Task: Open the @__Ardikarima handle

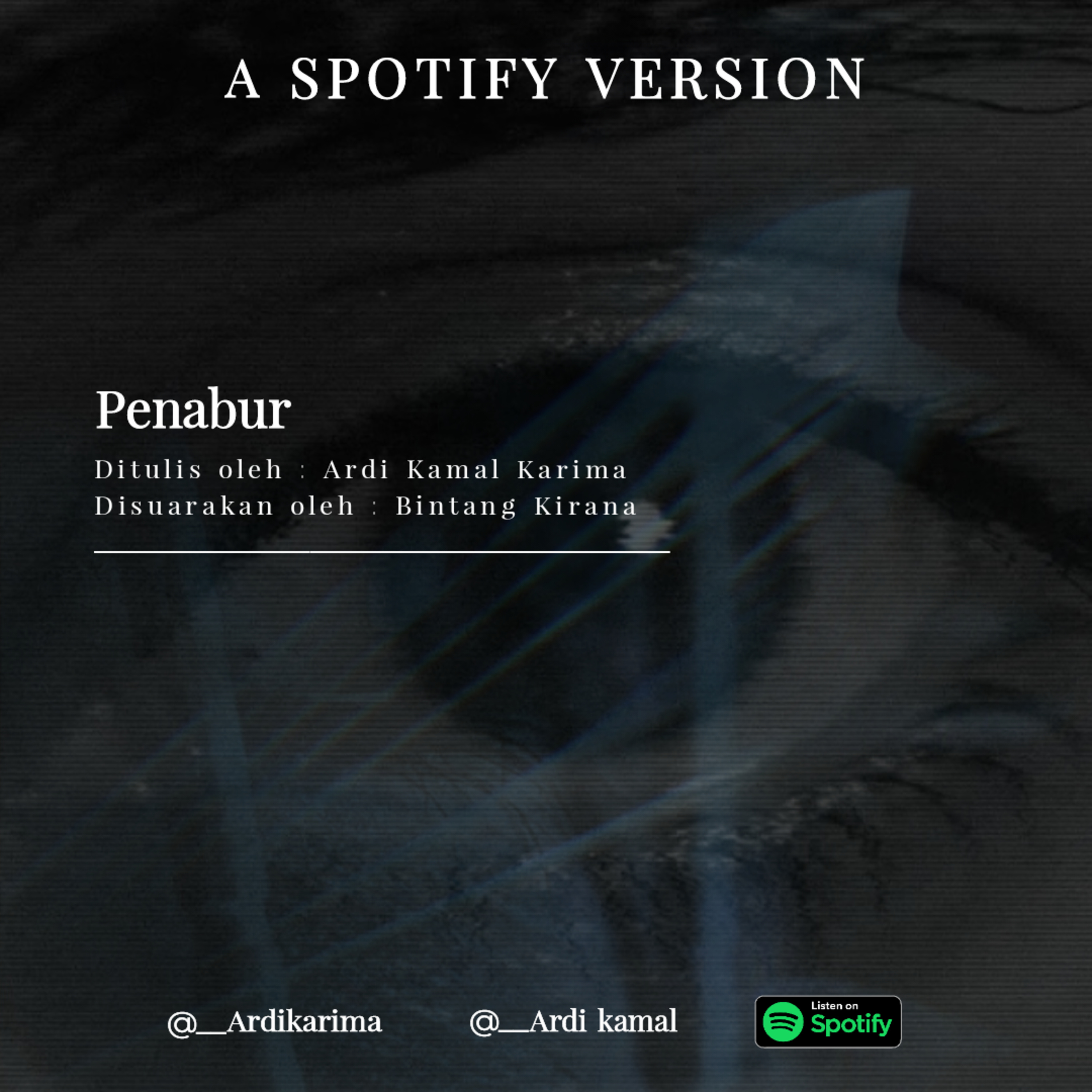Action: point(275,1021)
